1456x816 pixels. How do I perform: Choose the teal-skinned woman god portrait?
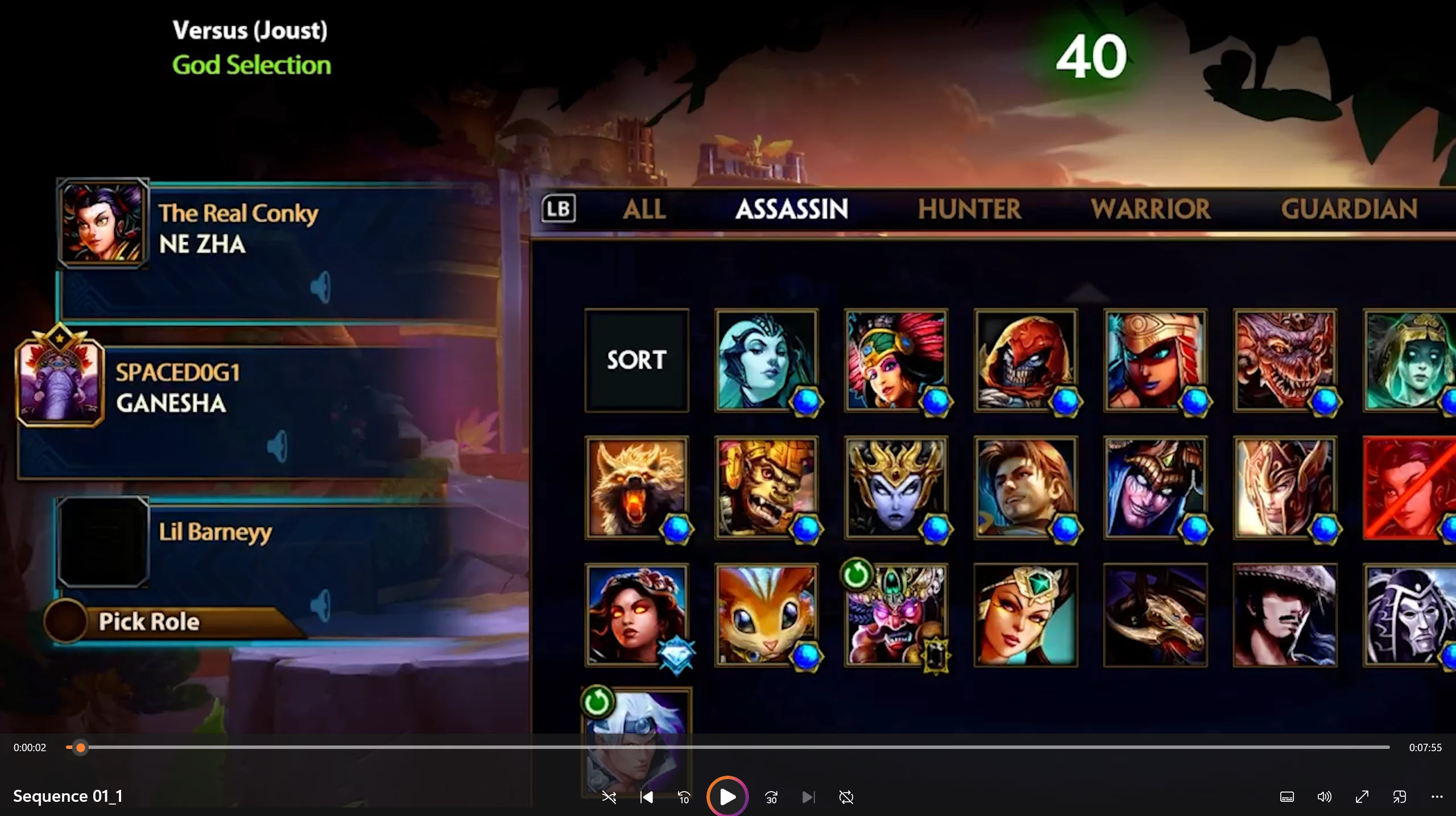click(x=766, y=360)
